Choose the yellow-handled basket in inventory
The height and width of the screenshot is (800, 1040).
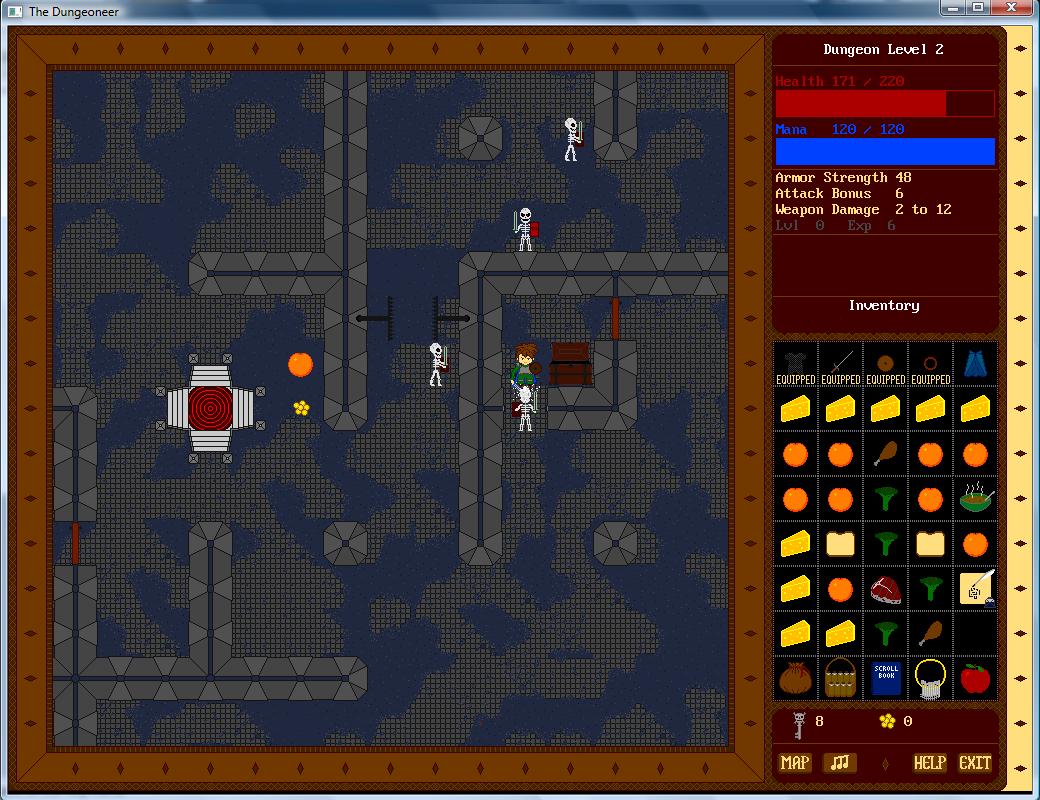coord(930,678)
